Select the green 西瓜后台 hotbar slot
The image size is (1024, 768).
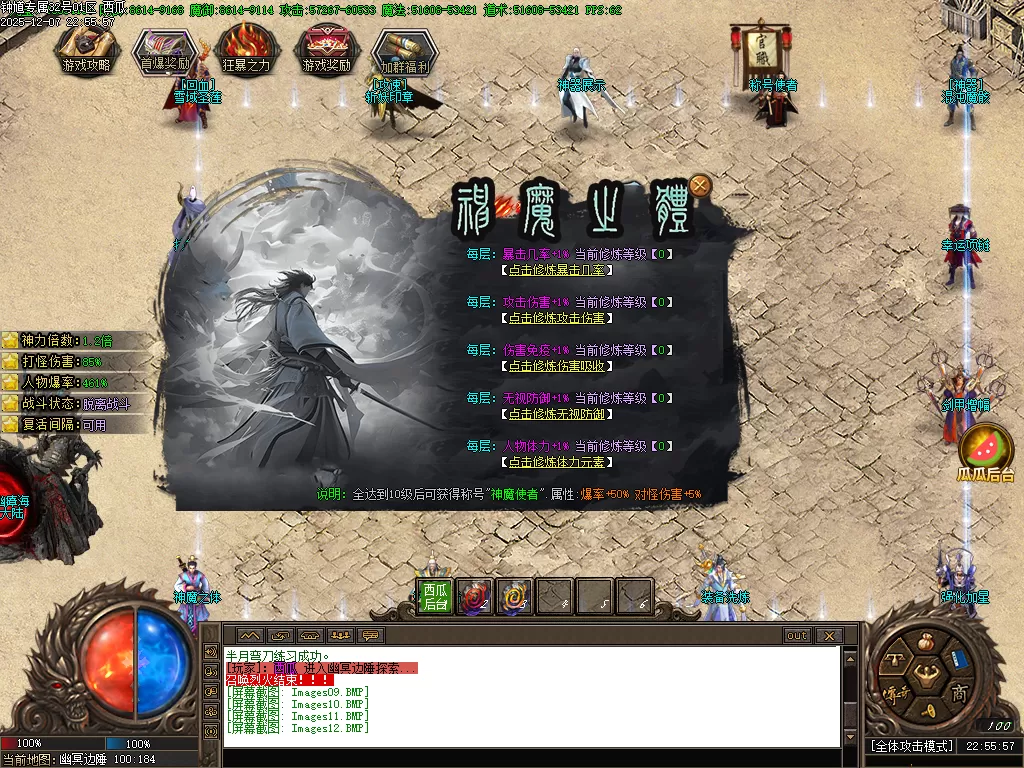point(434,597)
